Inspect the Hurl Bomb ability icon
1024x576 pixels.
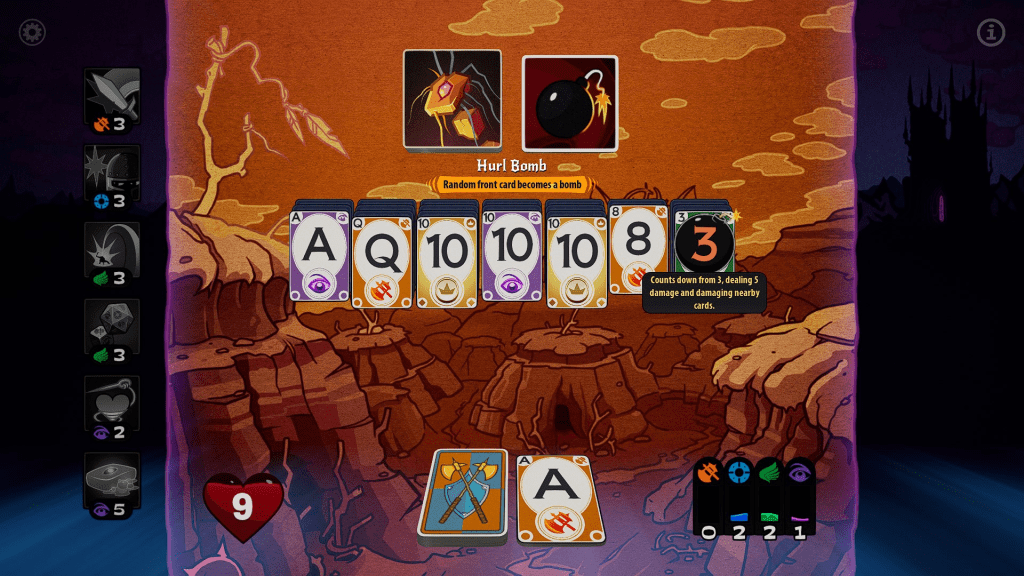(570, 103)
